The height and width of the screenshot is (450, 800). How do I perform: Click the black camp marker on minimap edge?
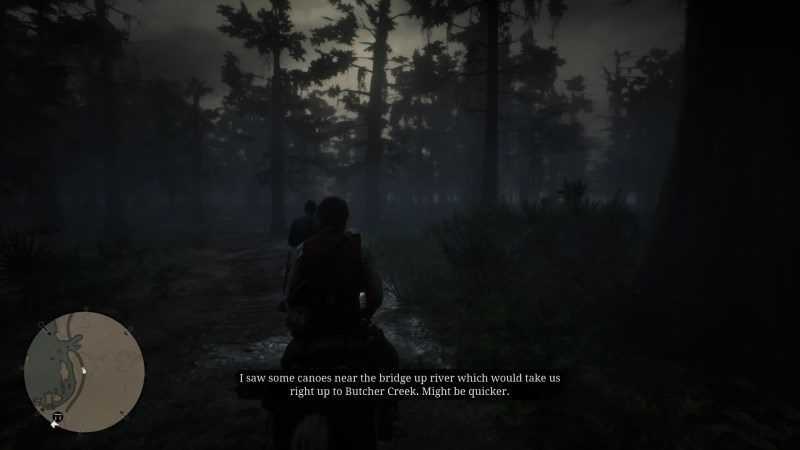tap(58, 417)
